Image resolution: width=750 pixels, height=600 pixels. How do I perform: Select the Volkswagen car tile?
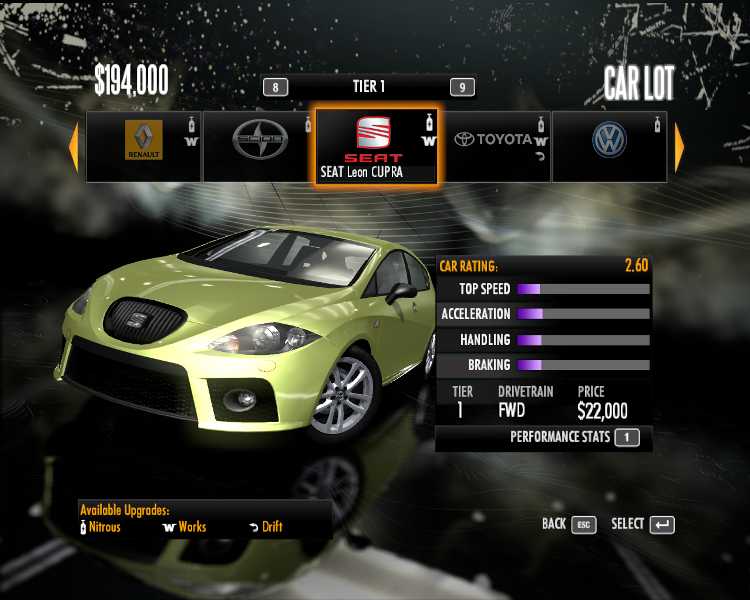point(609,145)
